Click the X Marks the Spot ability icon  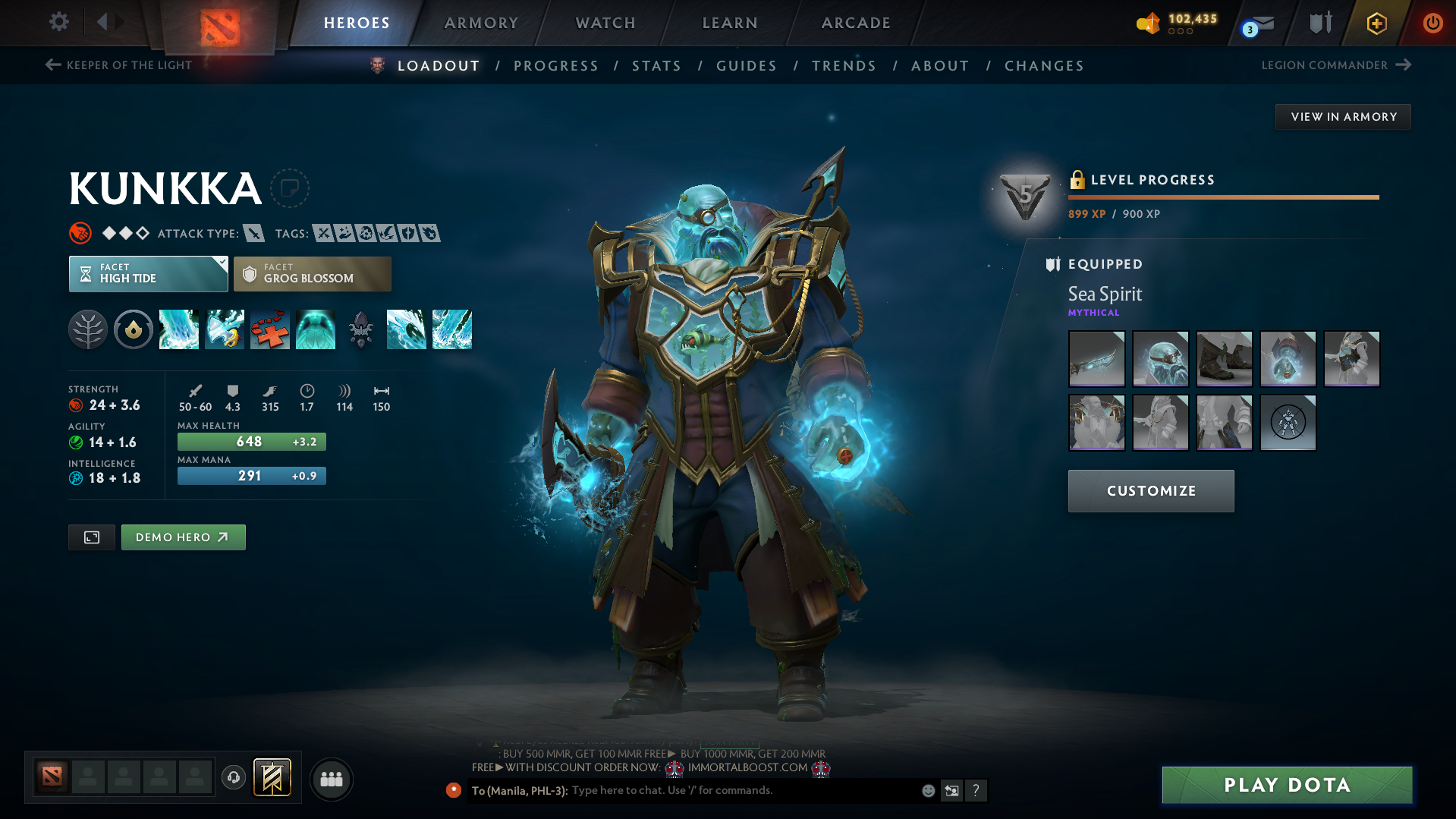[270, 329]
